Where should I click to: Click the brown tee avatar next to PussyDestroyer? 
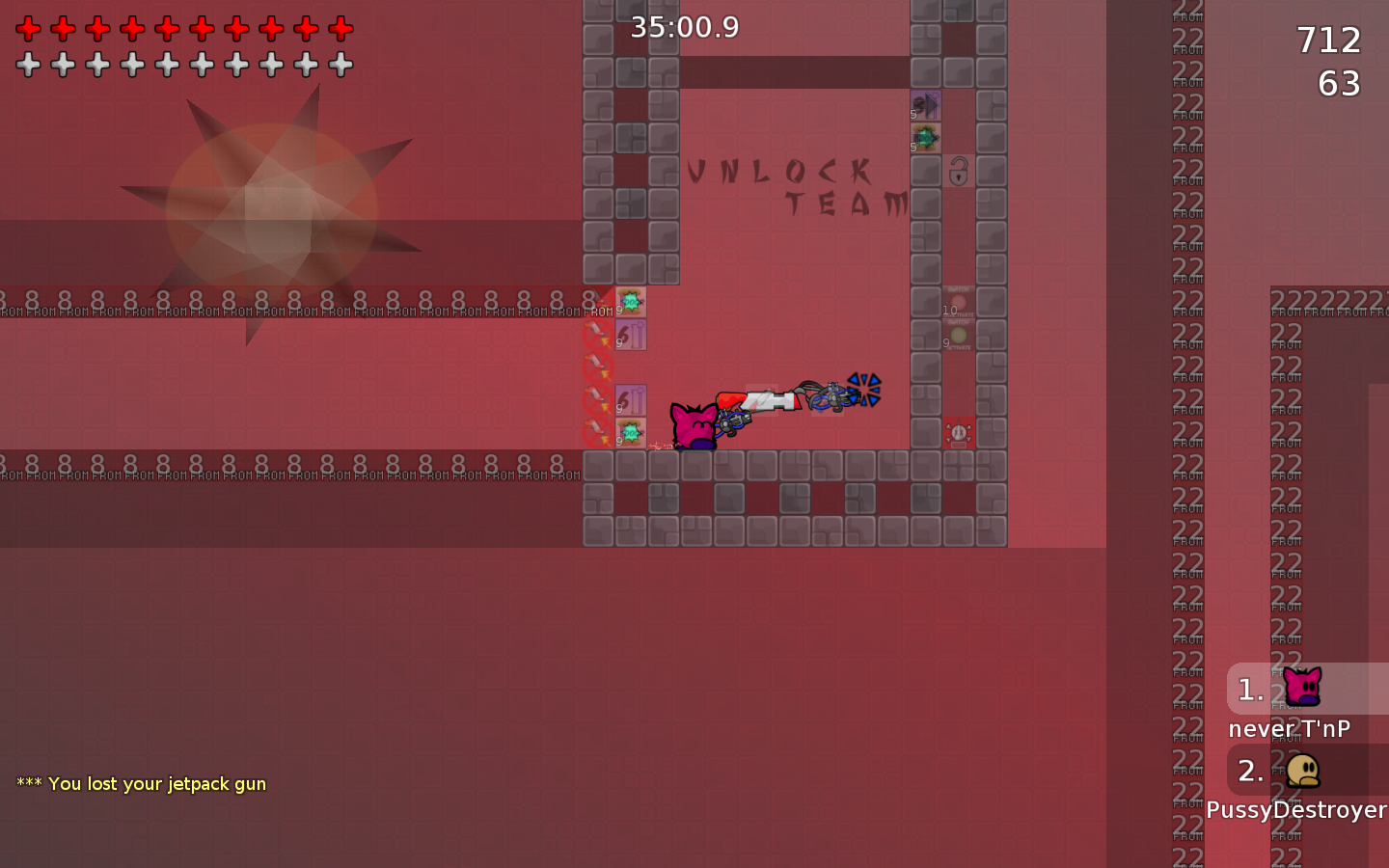(x=1302, y=770)
